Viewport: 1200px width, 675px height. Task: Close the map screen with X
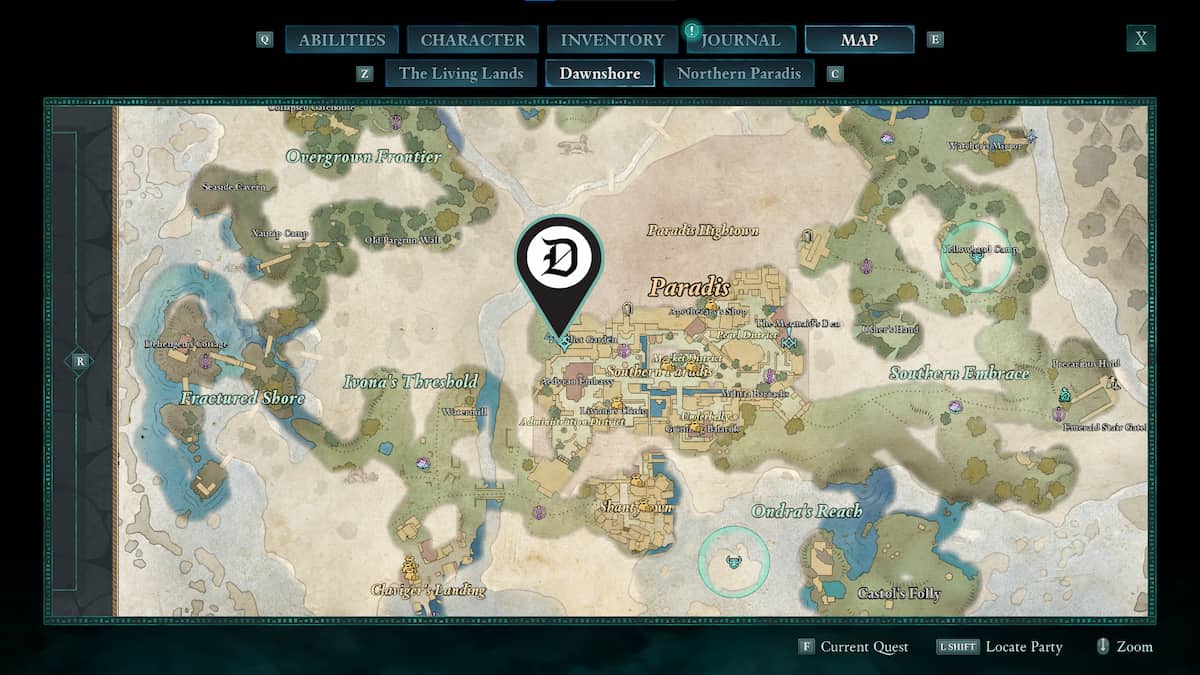[x=1141, y=39]
